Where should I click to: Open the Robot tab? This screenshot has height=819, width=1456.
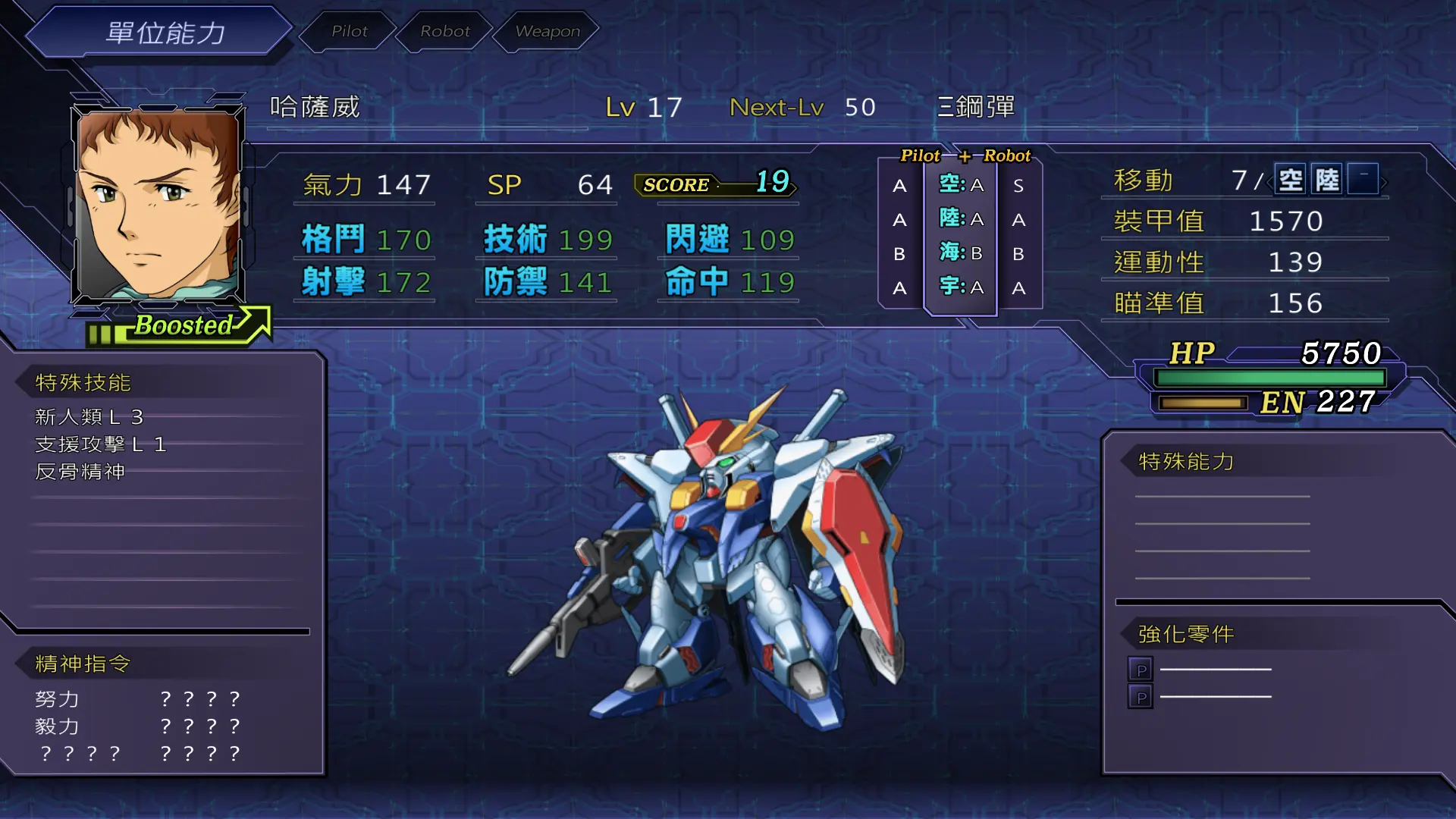(445, 31)
